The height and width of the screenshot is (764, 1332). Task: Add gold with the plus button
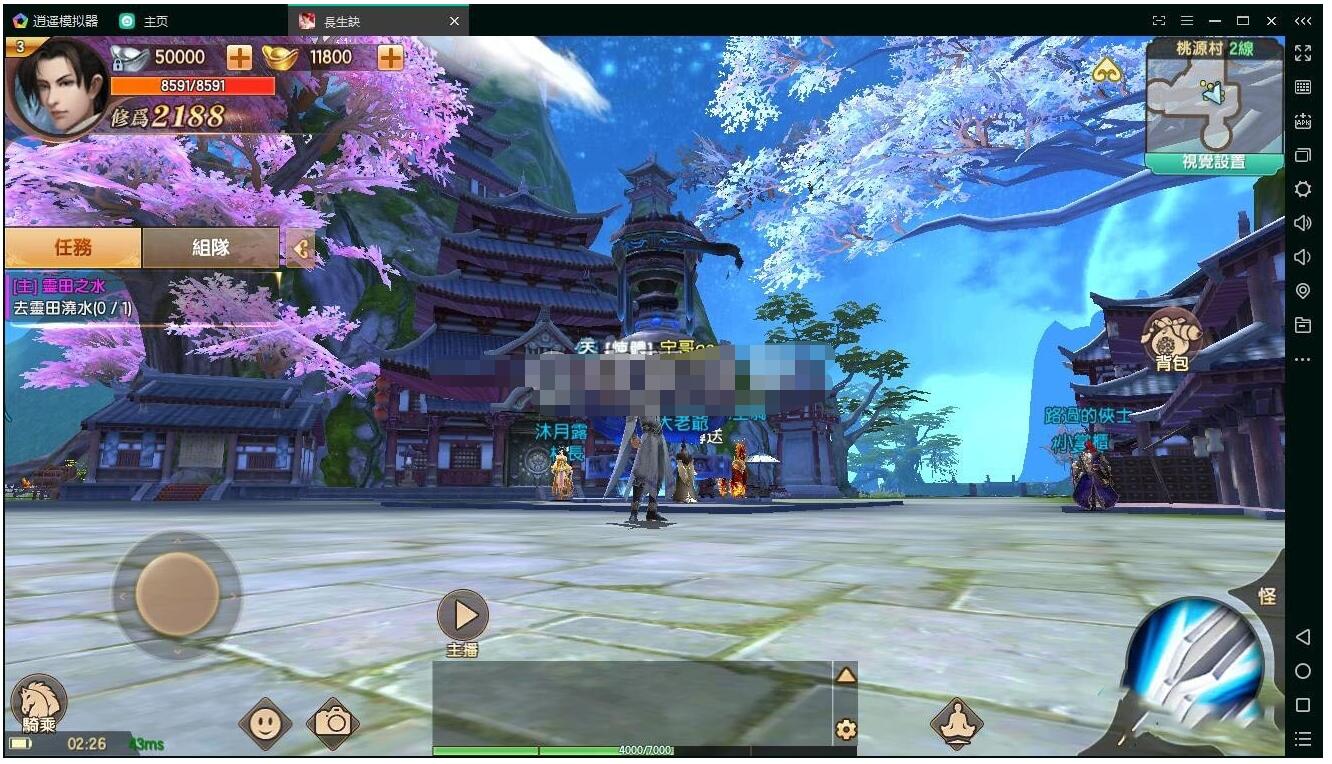389,57
